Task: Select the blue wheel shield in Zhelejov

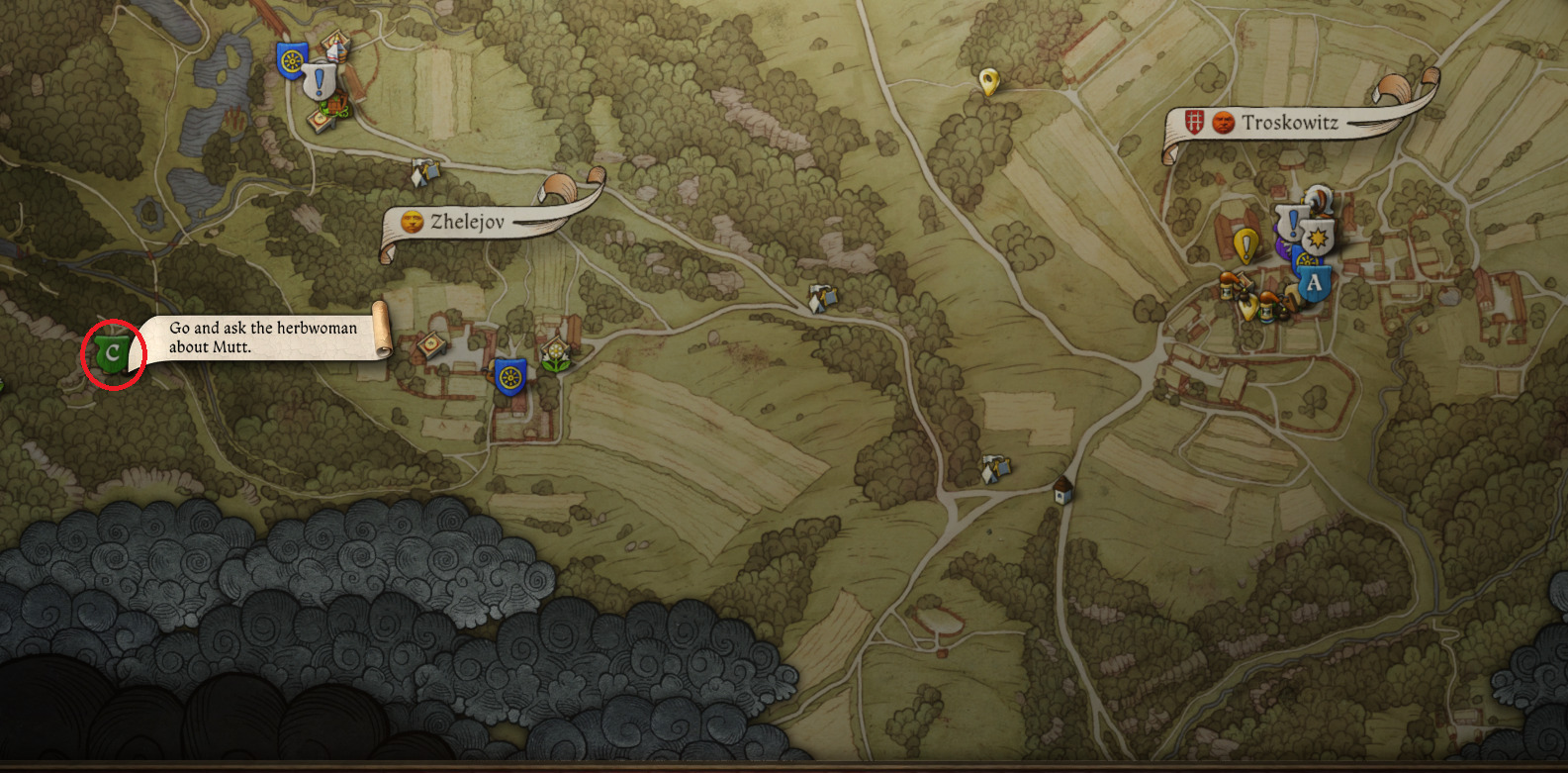Action: [x=509, y=377]
